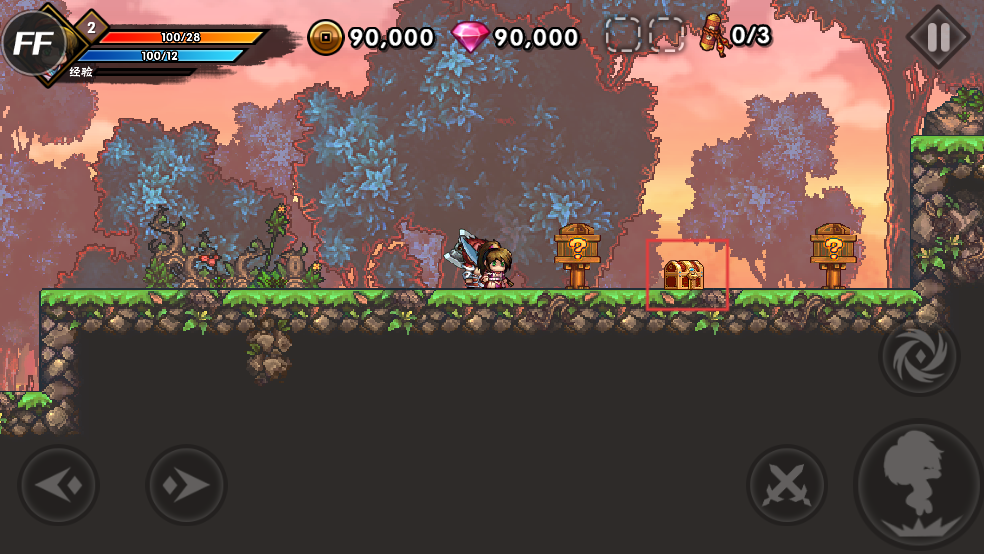
Task: Pause the game with the pause button
Action: click(x=937, y=38)
